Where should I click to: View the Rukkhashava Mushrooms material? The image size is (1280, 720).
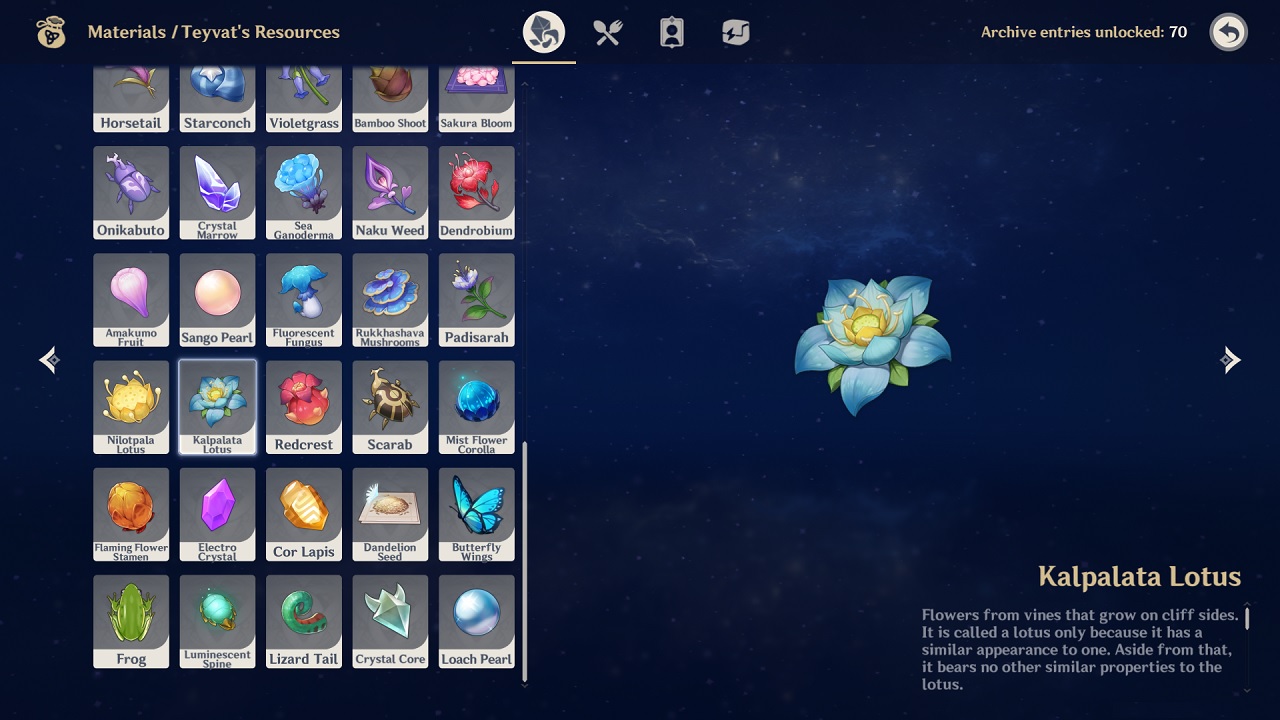pos(390,300)
